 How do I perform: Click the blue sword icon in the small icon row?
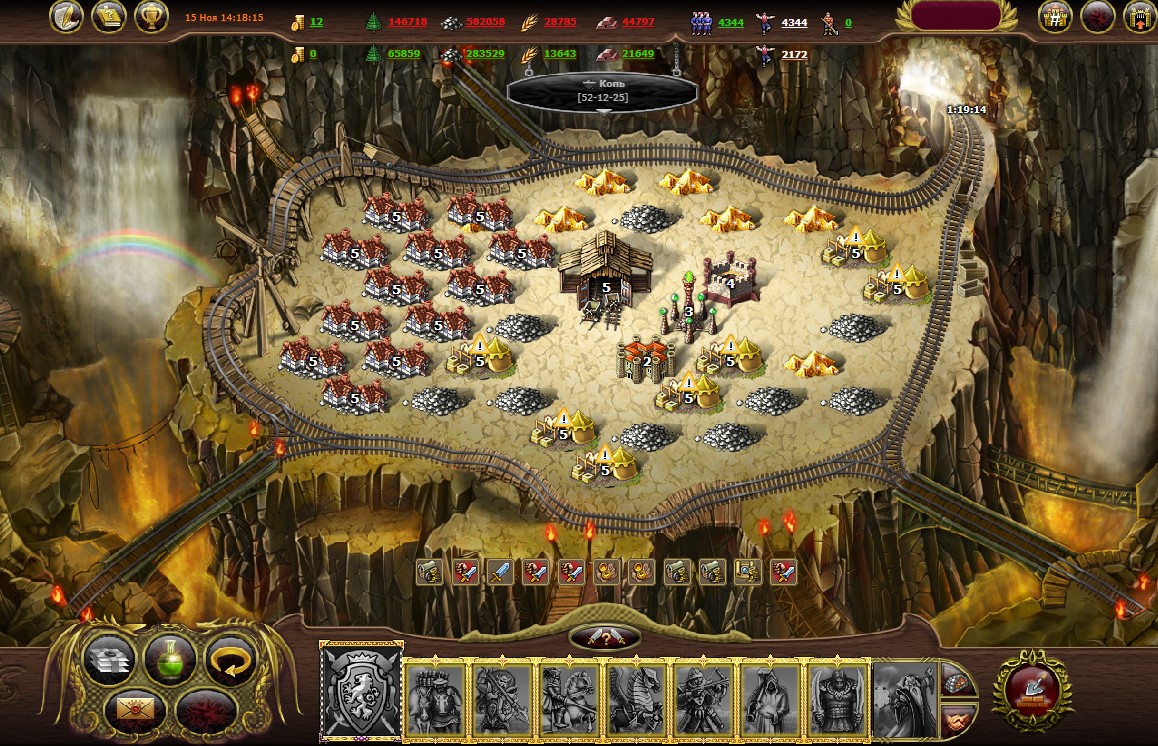click(x=500, y=571)
